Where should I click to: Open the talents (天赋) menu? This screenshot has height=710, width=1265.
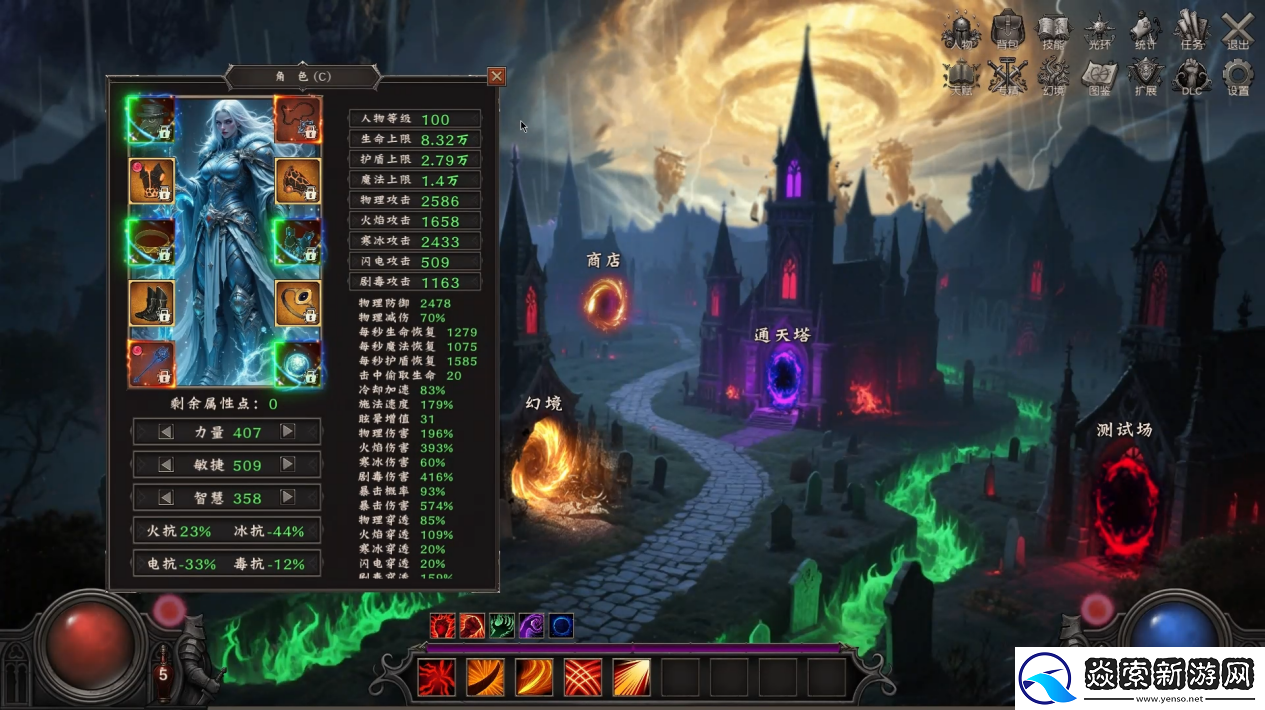961,76
